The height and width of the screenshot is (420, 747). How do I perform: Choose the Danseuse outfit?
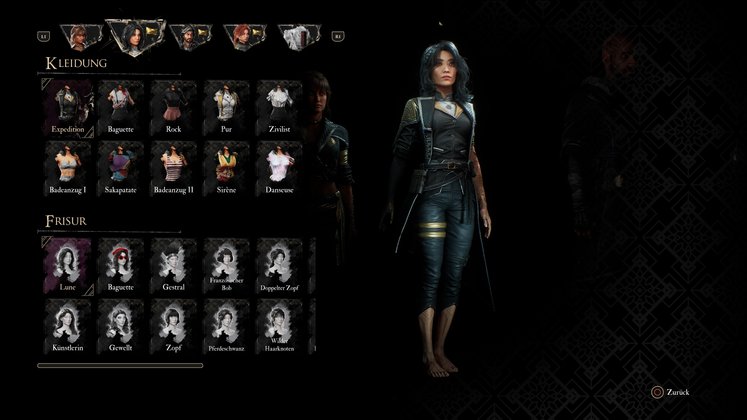point(279,166)
